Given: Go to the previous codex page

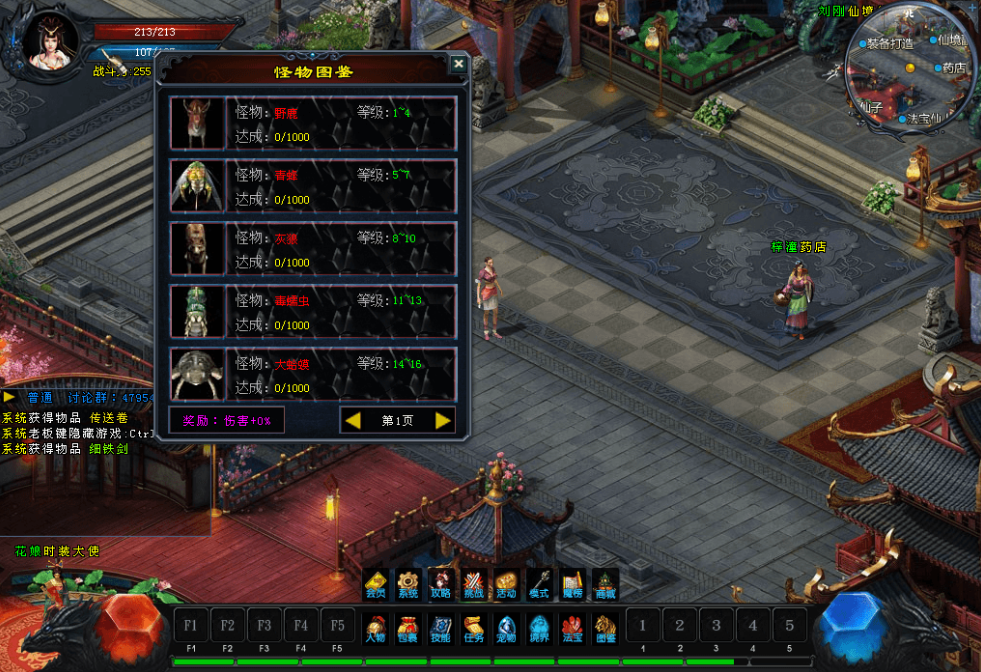Looking at the screenshot, I should (x=353, y=420).
